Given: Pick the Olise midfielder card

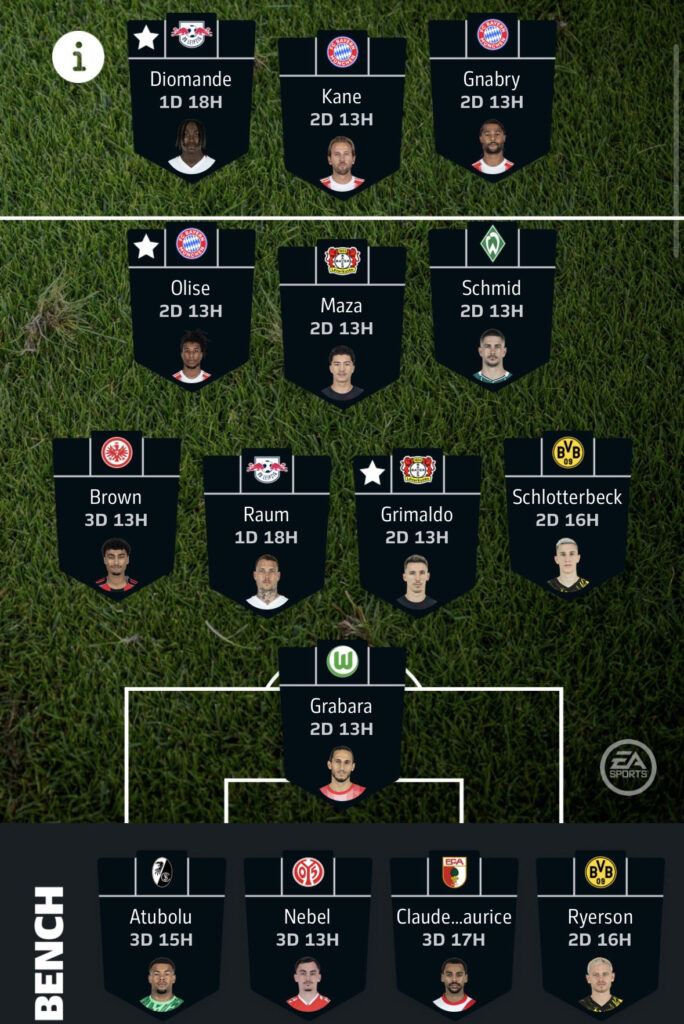Looking at the screenshot, I should coord(191,310).
